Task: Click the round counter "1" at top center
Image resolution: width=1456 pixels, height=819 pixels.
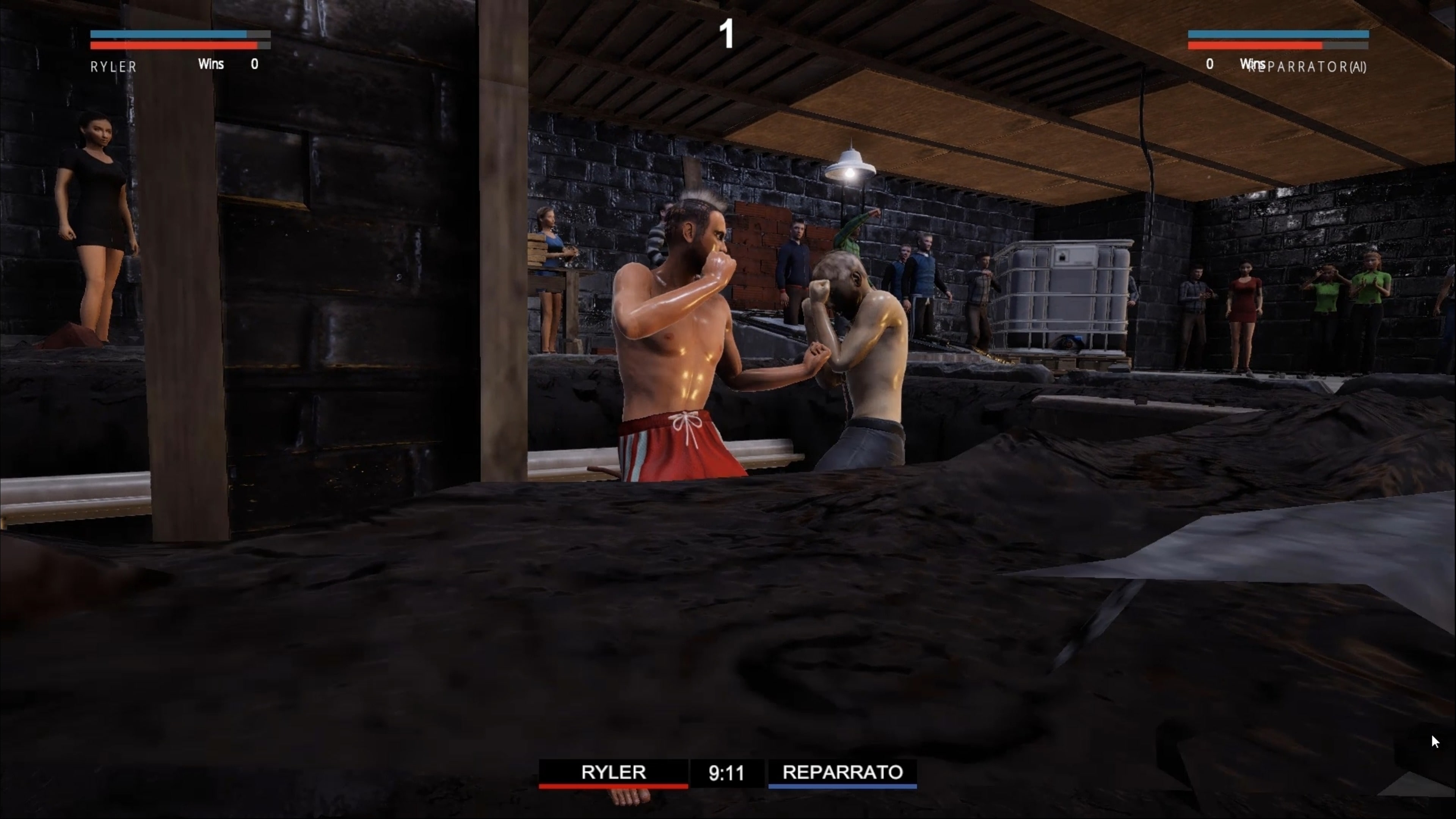Action: click(x=727, y=35)
